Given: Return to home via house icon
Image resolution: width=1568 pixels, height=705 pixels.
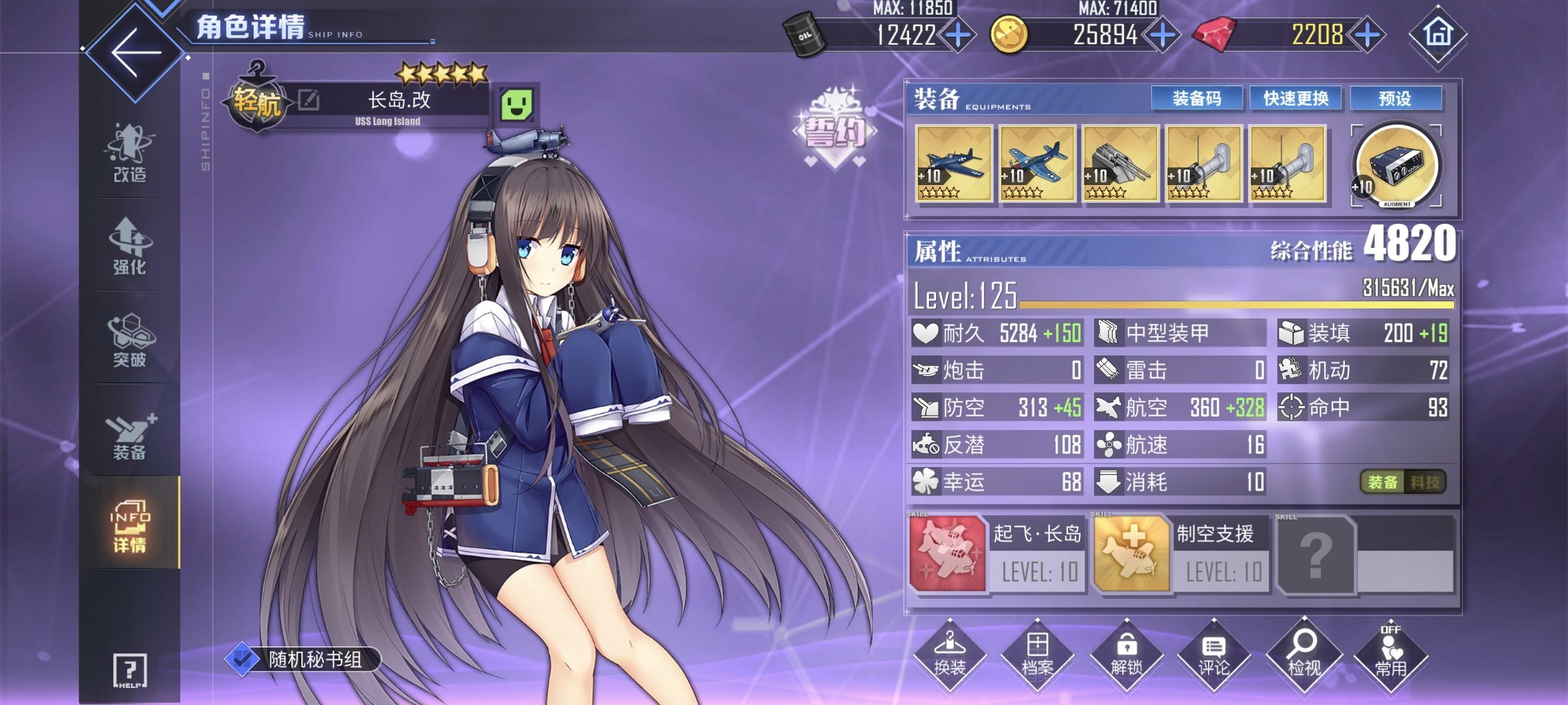Looking at the screenshot, I should click(1438, 34).
